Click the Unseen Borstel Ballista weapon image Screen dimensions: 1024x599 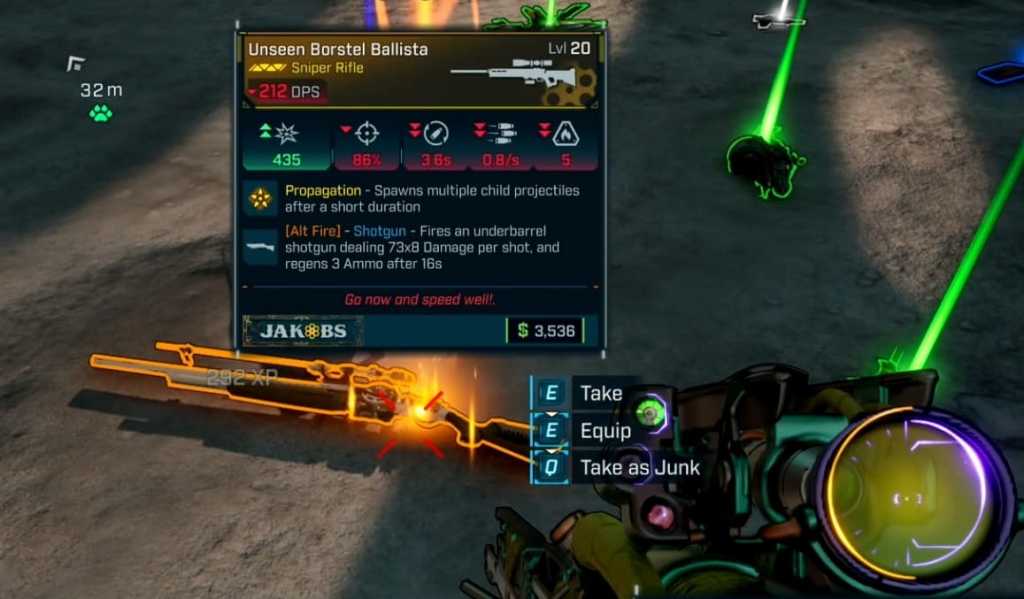[x=514, y=74]
